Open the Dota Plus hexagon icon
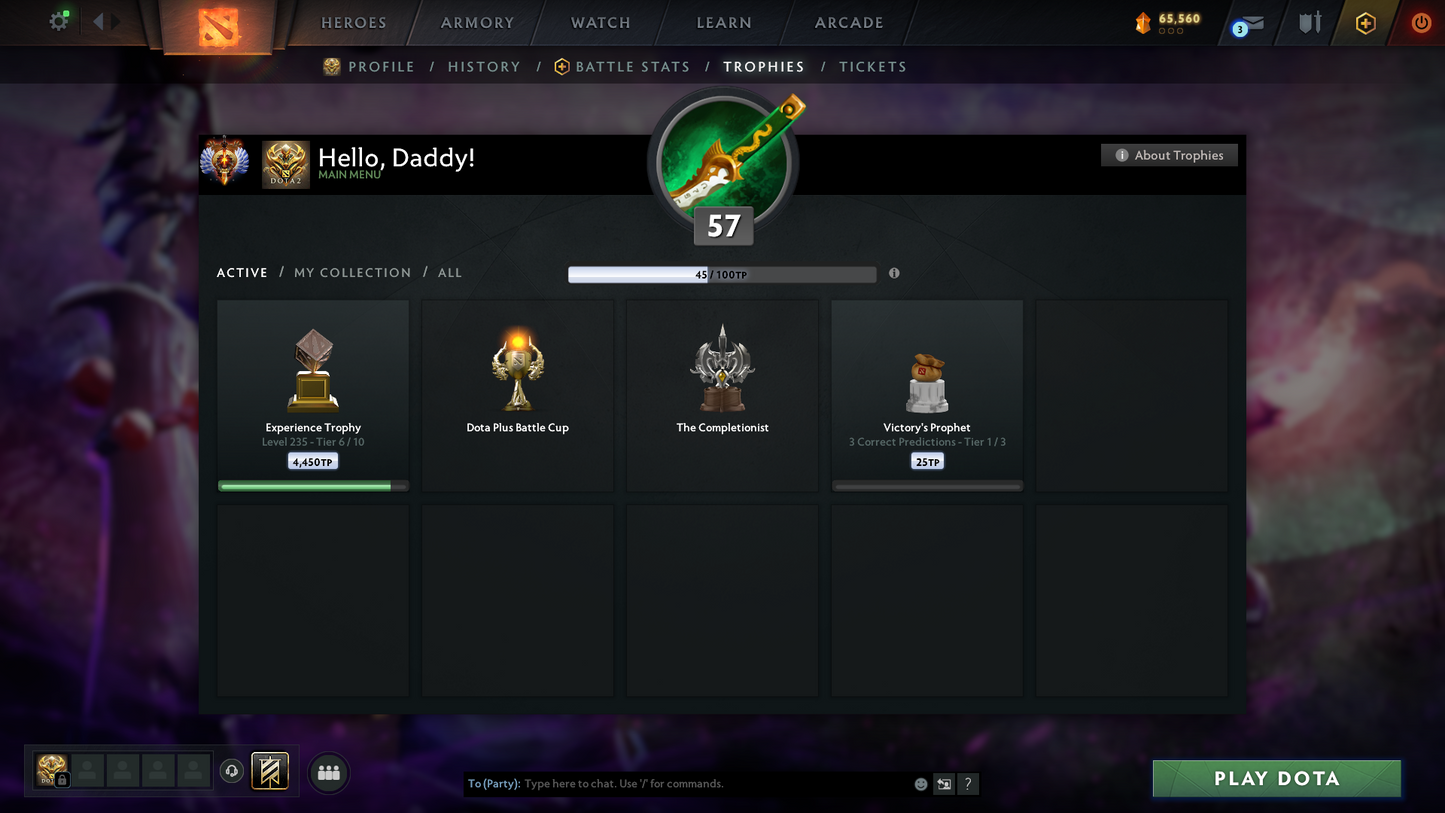The image size is (1445, 813). (1366, 21)
